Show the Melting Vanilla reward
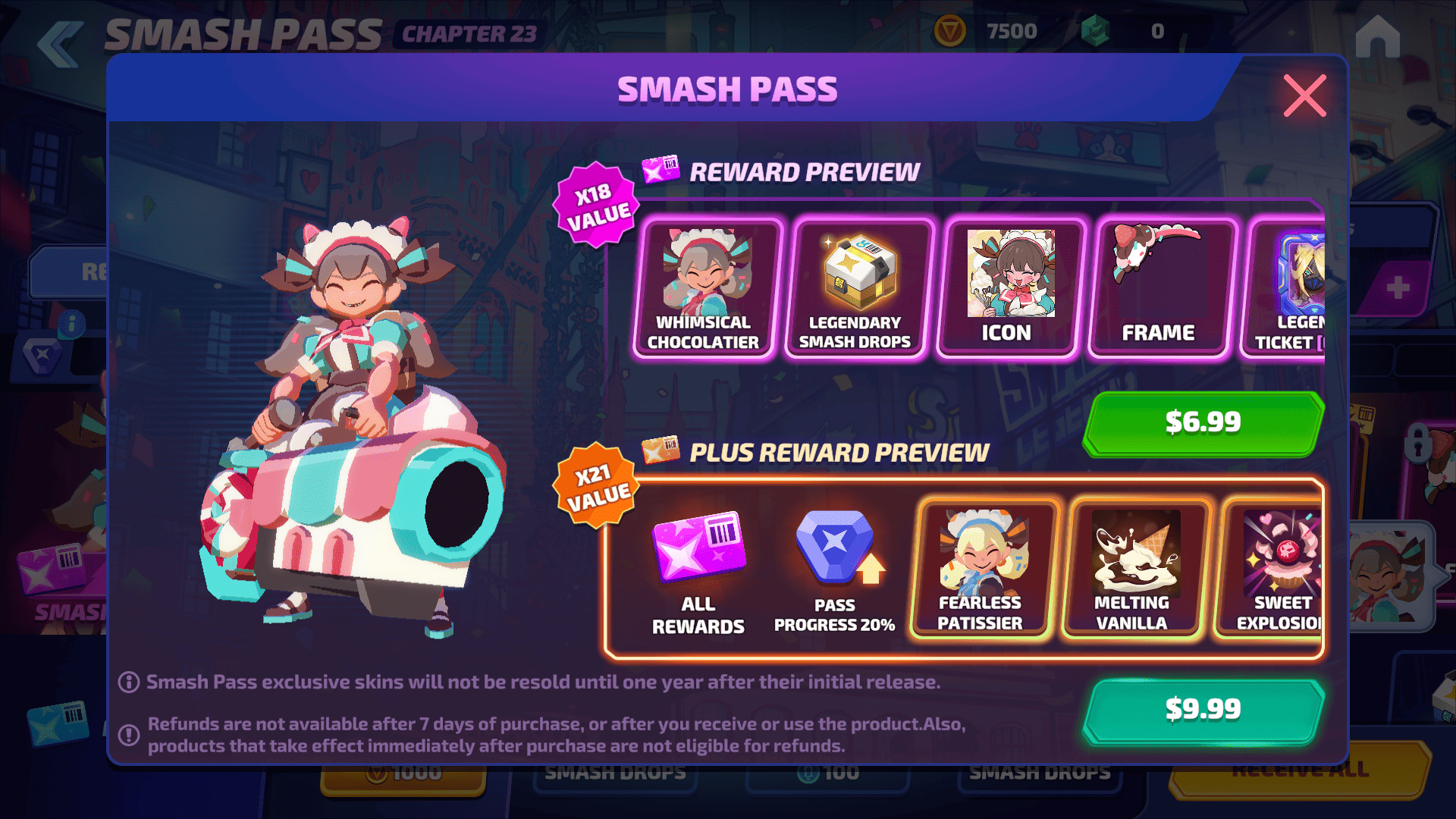 (x=1132, y=570)
